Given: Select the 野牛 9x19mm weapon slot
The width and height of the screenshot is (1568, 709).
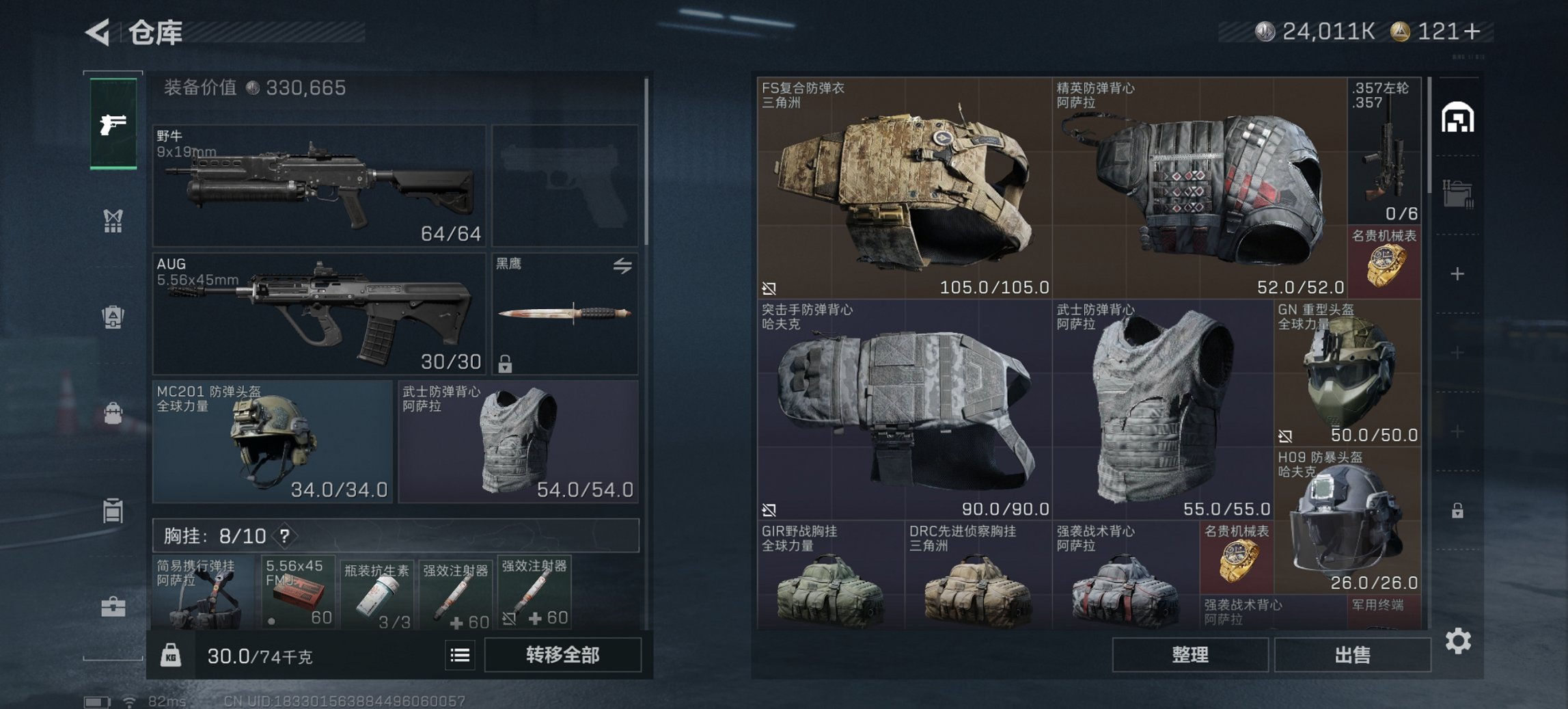Looking at the screenshot, I should tap(319, 185).
